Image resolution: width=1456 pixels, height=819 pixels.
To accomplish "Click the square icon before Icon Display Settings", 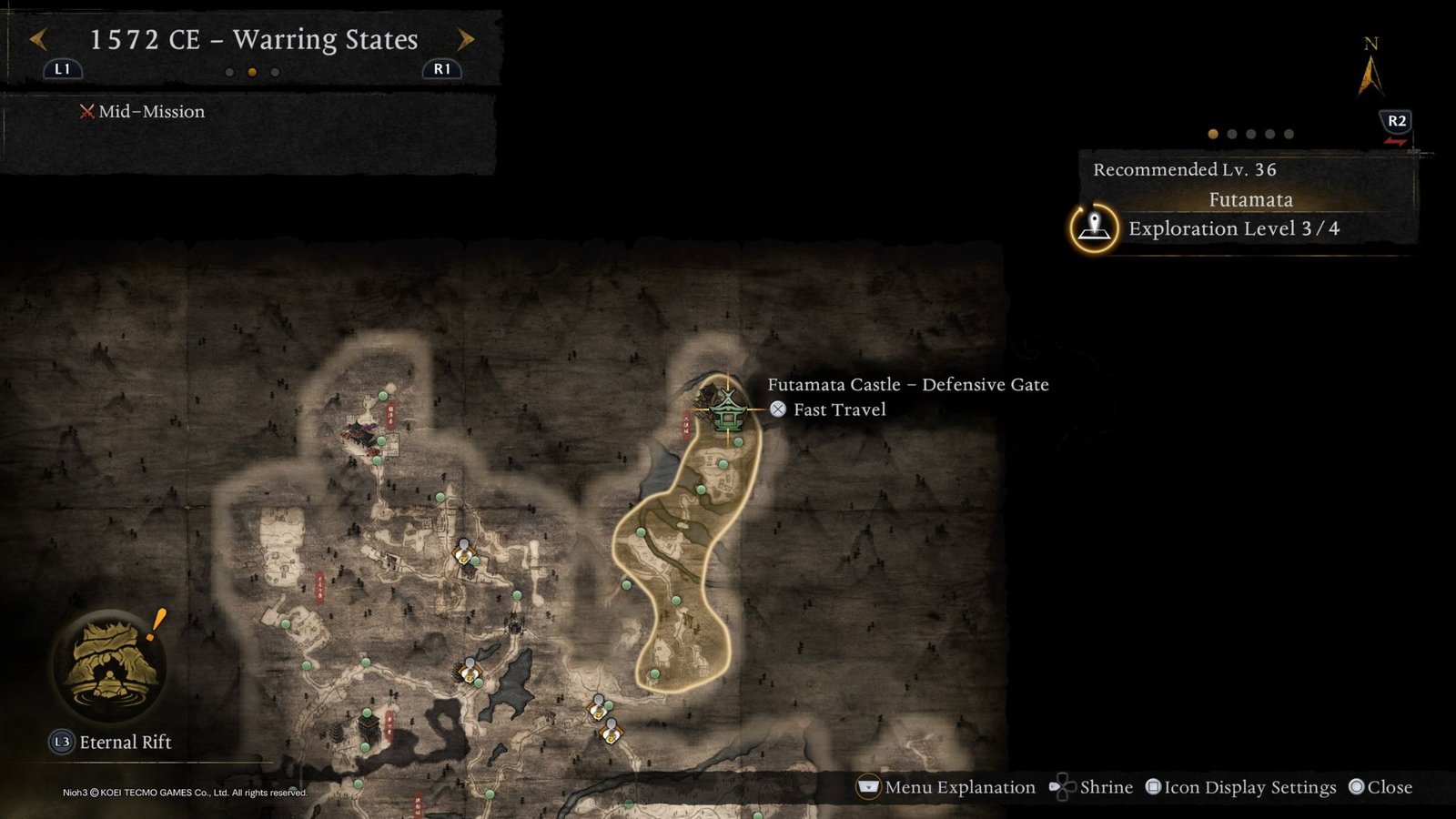I will 1156,787.
